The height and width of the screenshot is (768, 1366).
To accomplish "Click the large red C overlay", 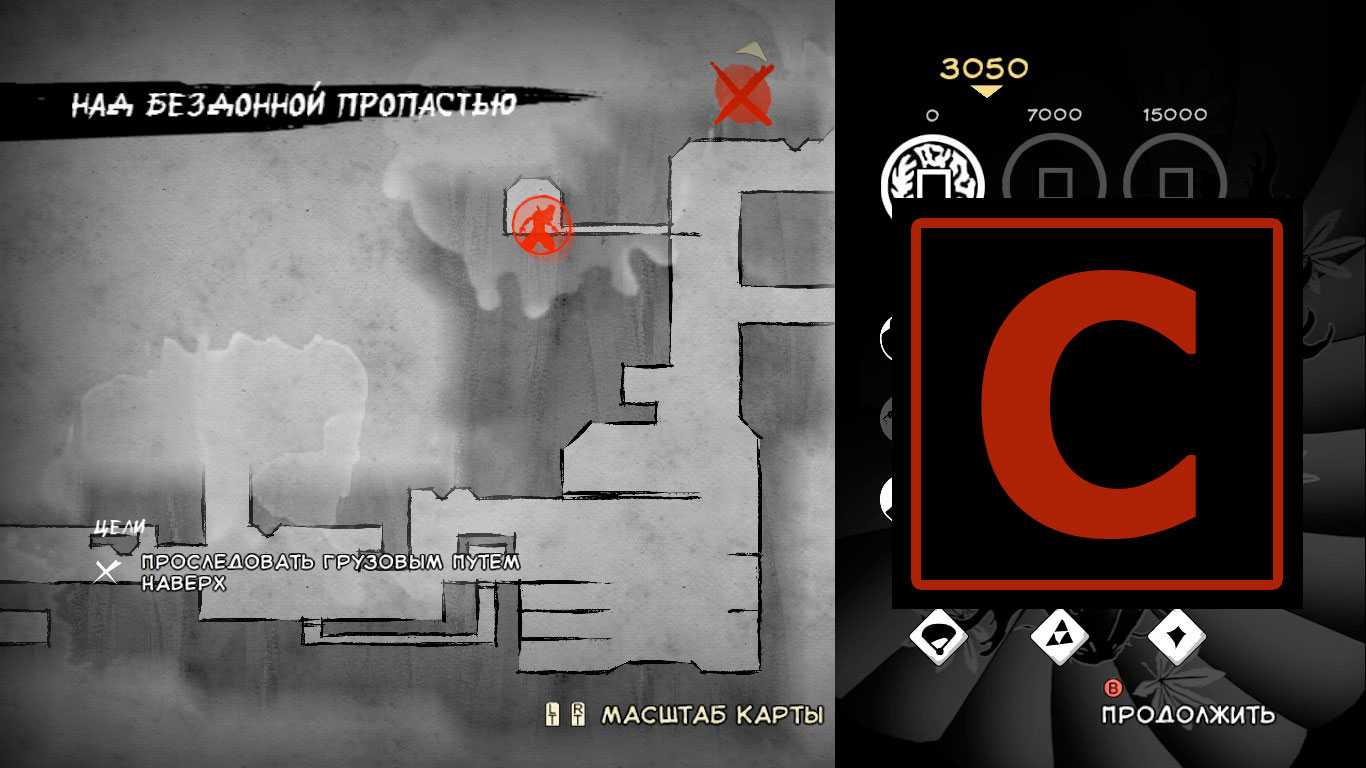I will pyautogui.click(x=1096, y=403).
